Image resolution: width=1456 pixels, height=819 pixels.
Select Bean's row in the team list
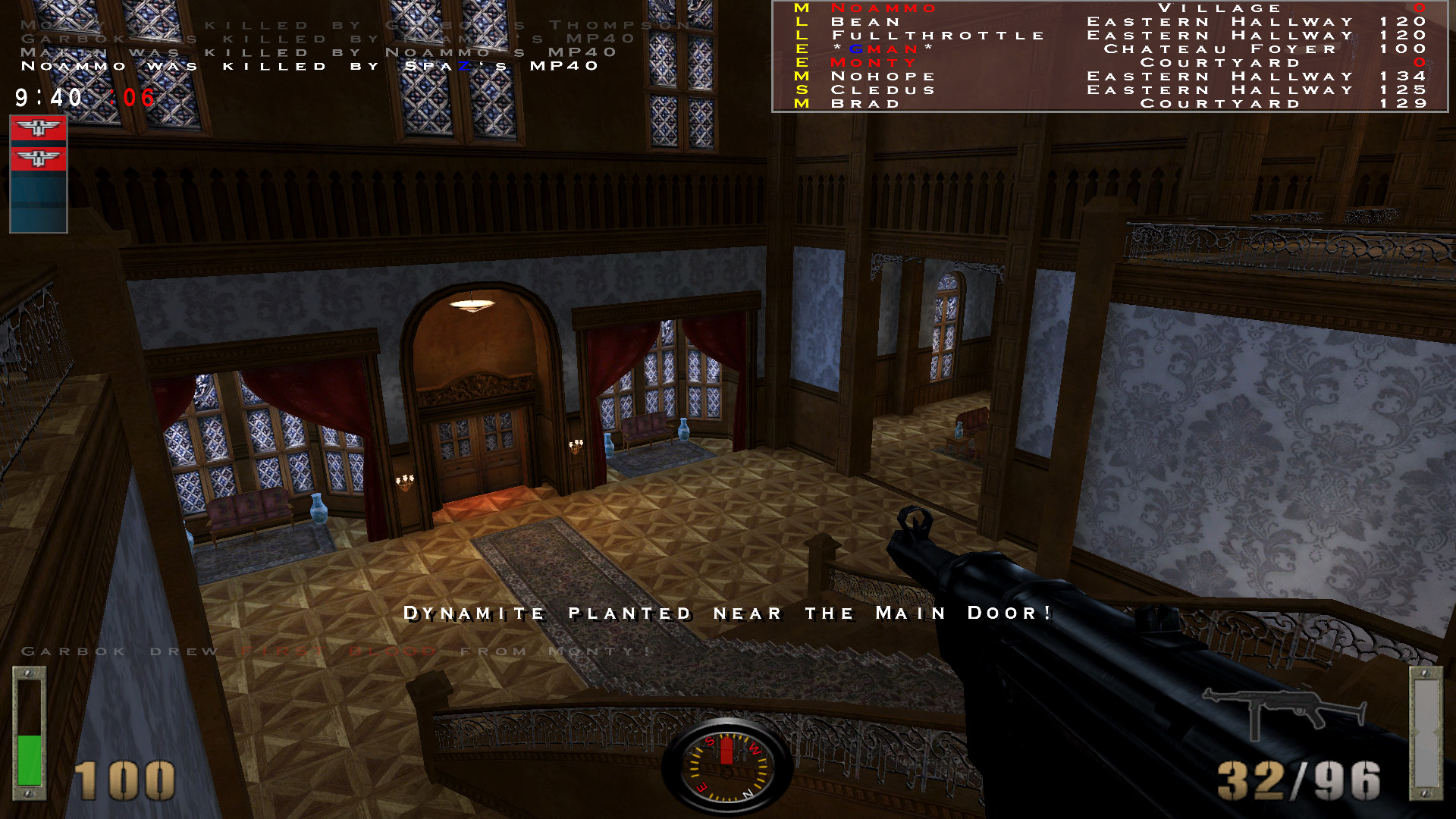click(x=866, y=22)
